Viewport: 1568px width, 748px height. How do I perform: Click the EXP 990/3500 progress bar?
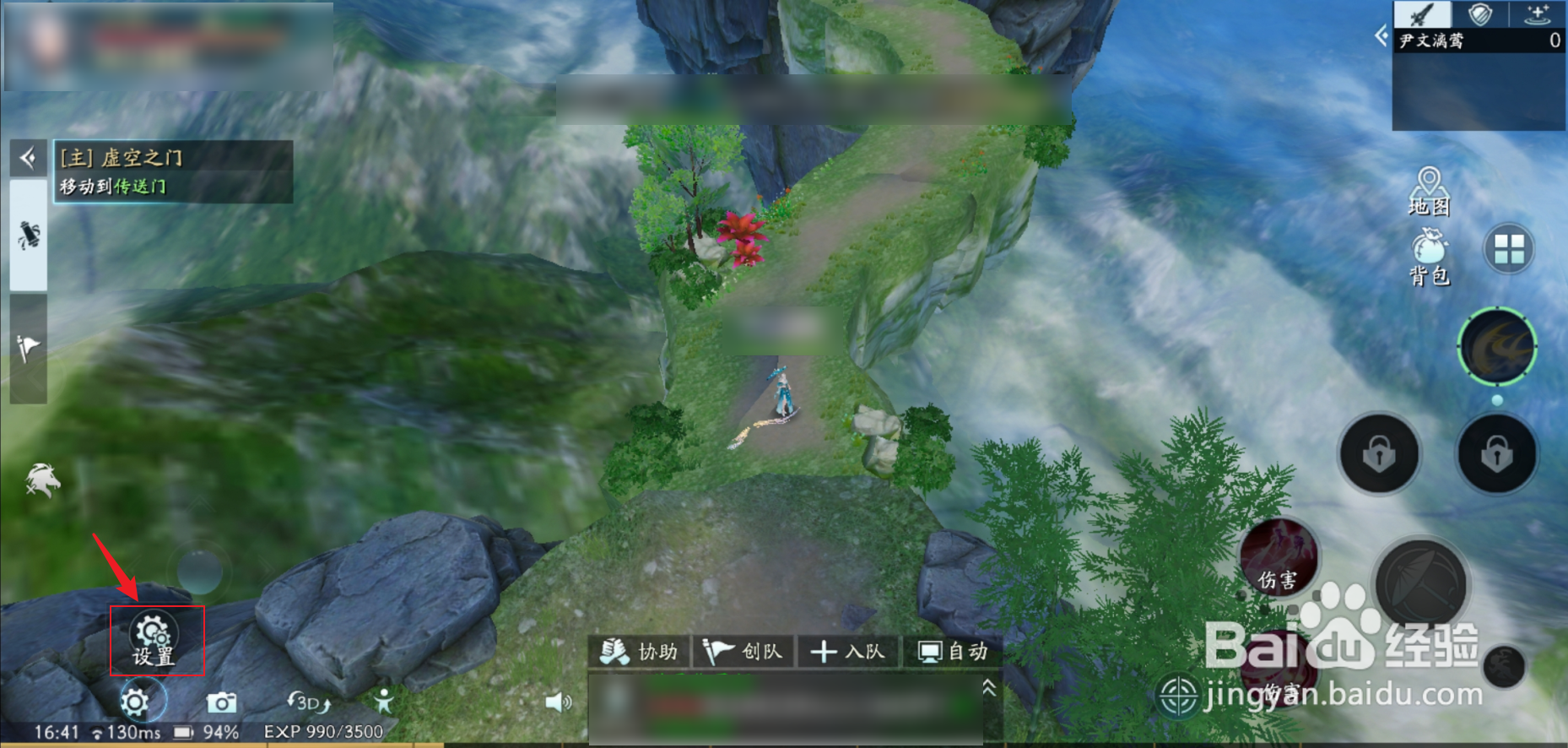point(324,731)
